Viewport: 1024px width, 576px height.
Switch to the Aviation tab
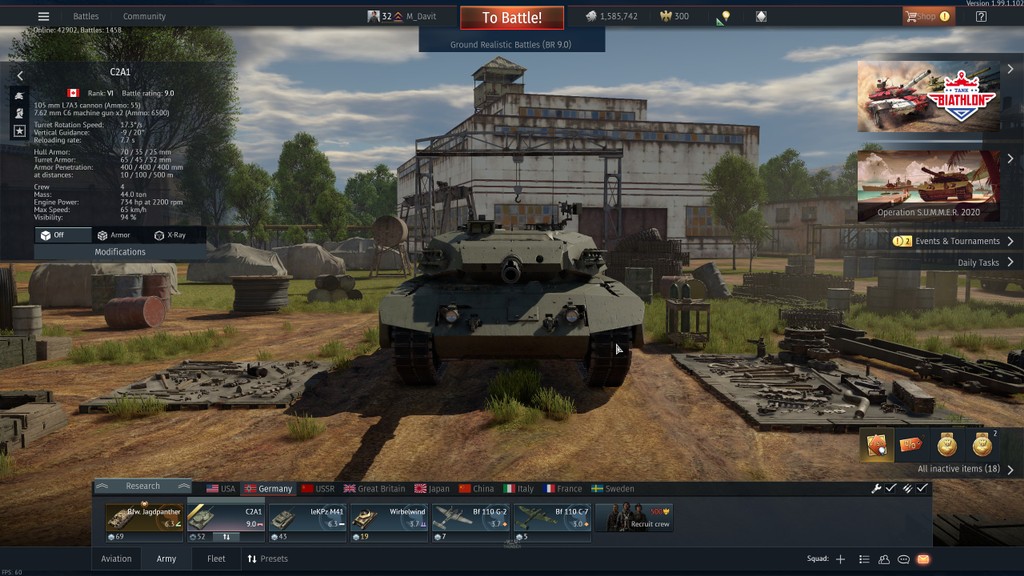(x=116, y=559)
